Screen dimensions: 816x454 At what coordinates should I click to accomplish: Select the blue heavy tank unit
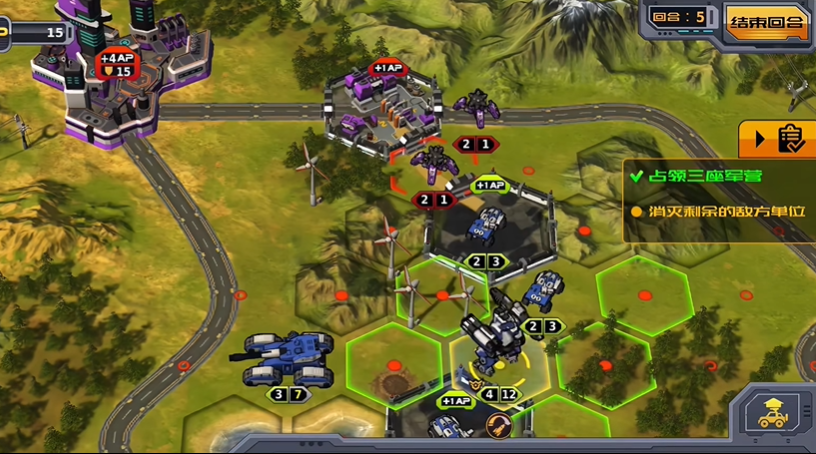284,359
